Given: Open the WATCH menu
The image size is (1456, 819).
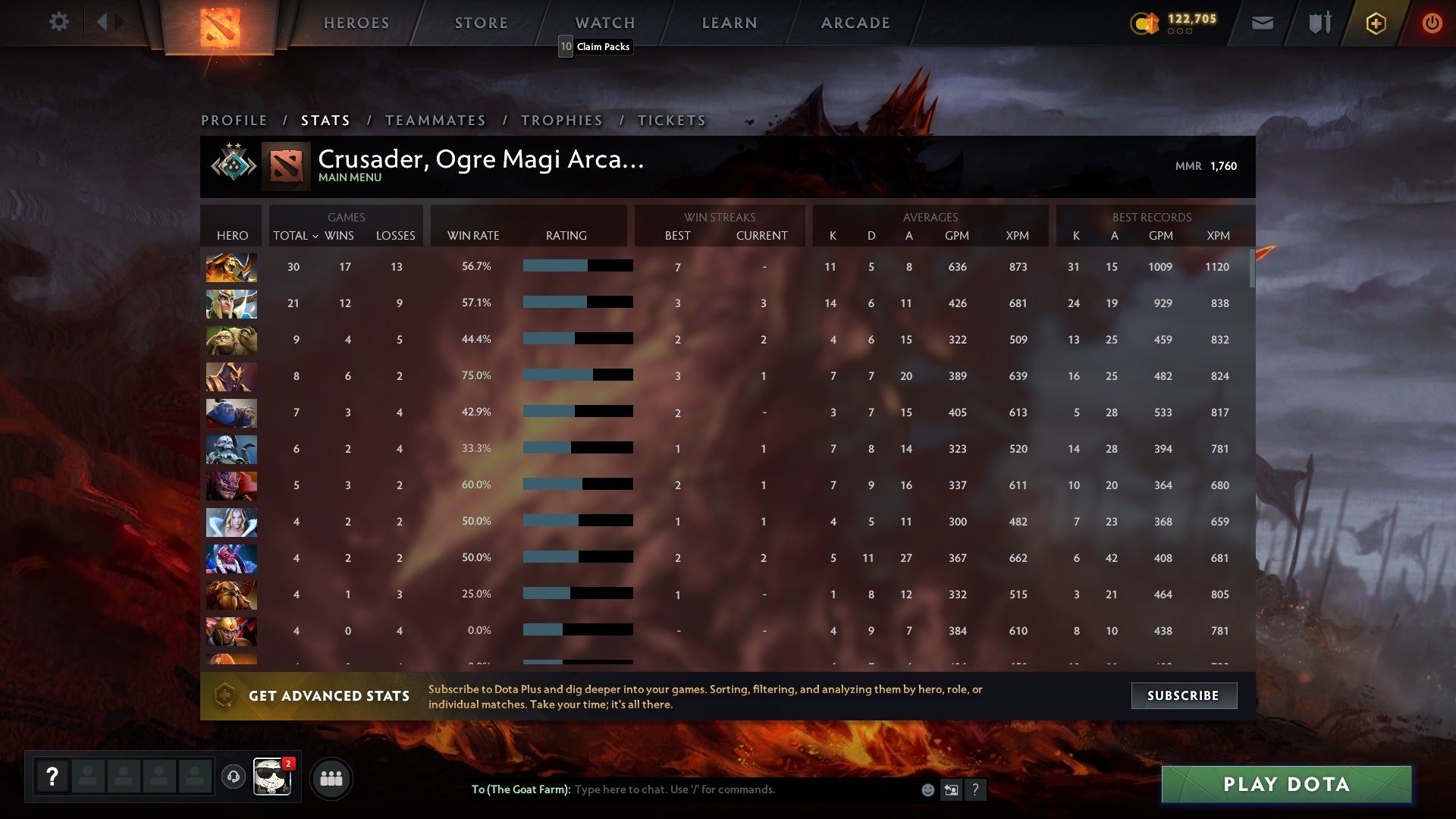Looking at the screenshot, I should click(604, 23).
